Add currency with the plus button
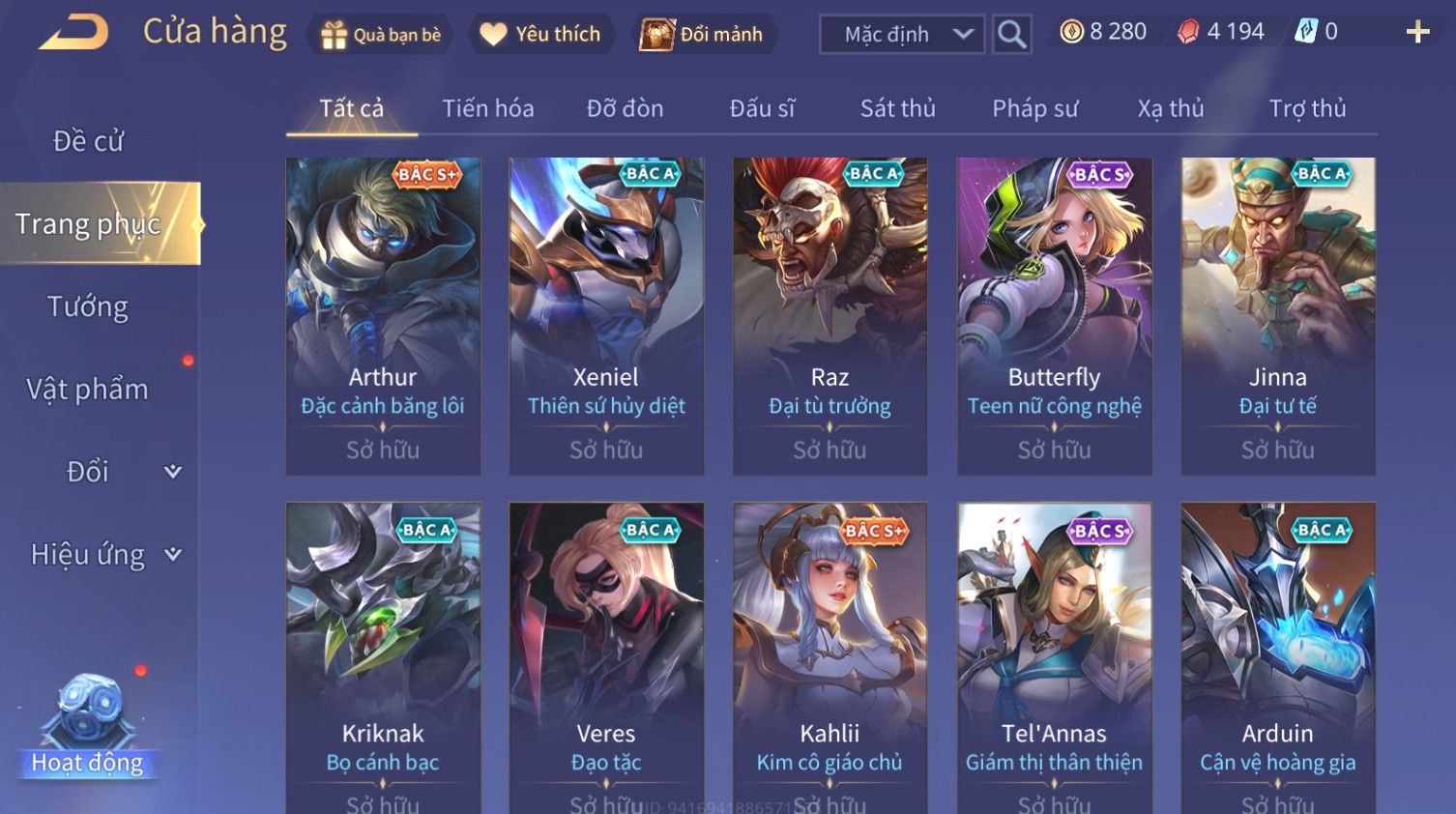Image resolution: width=1456 pixels, height=814 pixels. 1417,33
